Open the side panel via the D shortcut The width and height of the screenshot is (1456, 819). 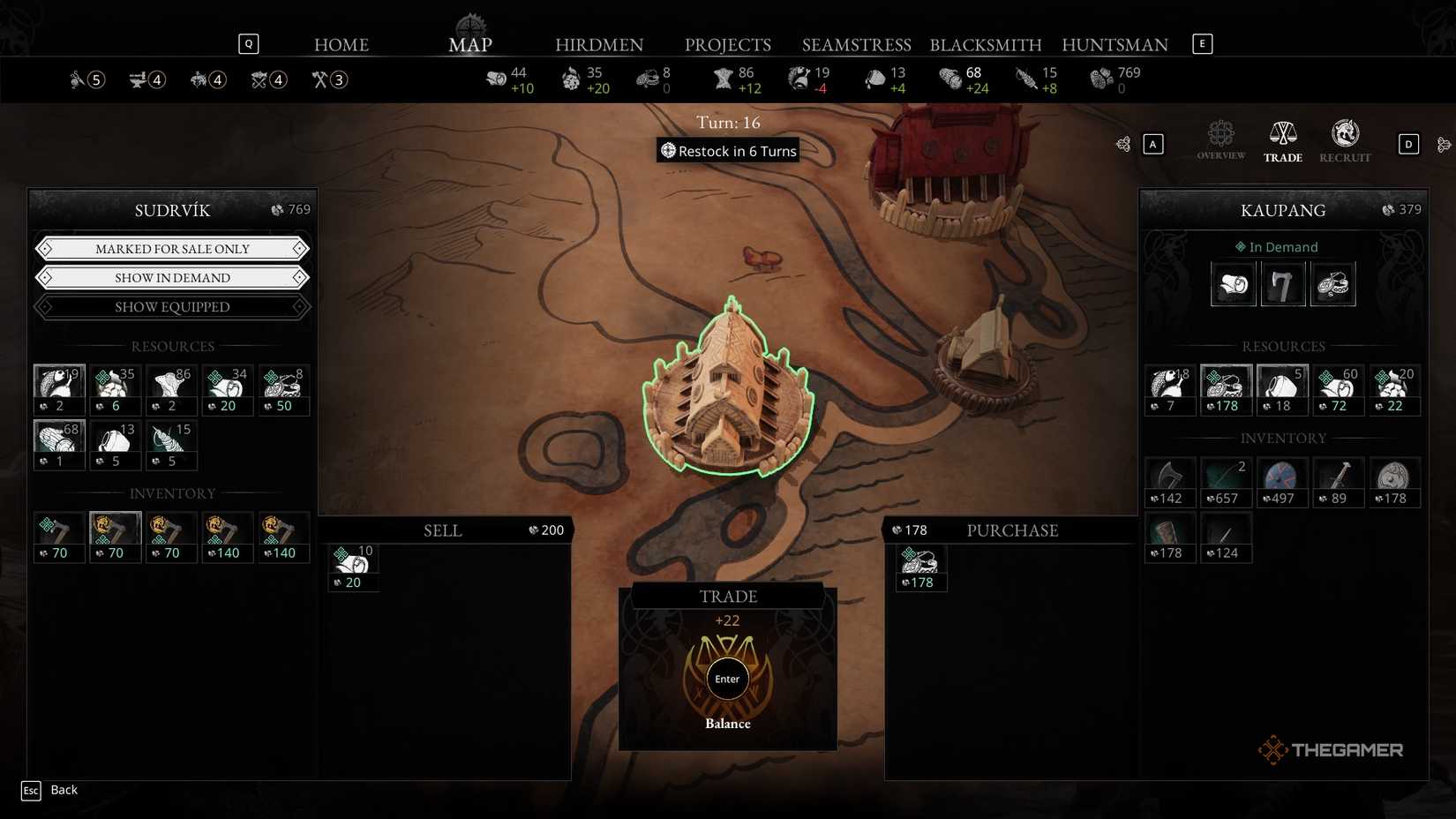coord(1408,143)
